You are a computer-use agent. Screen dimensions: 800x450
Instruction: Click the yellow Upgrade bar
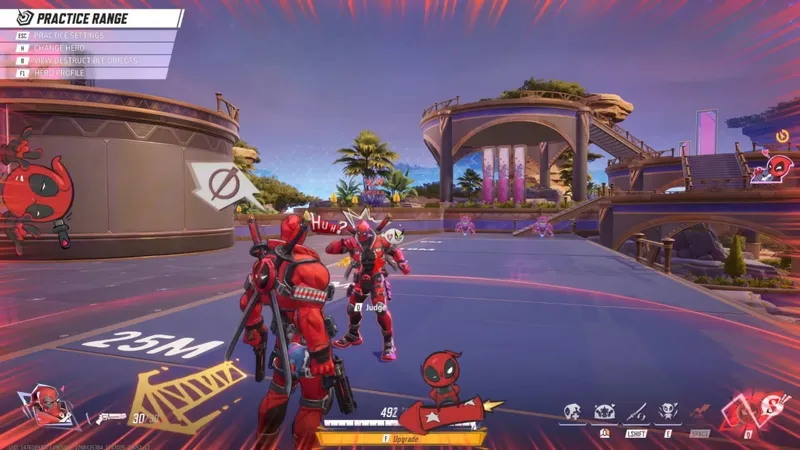pyautogui.click(x=401, y=438)
